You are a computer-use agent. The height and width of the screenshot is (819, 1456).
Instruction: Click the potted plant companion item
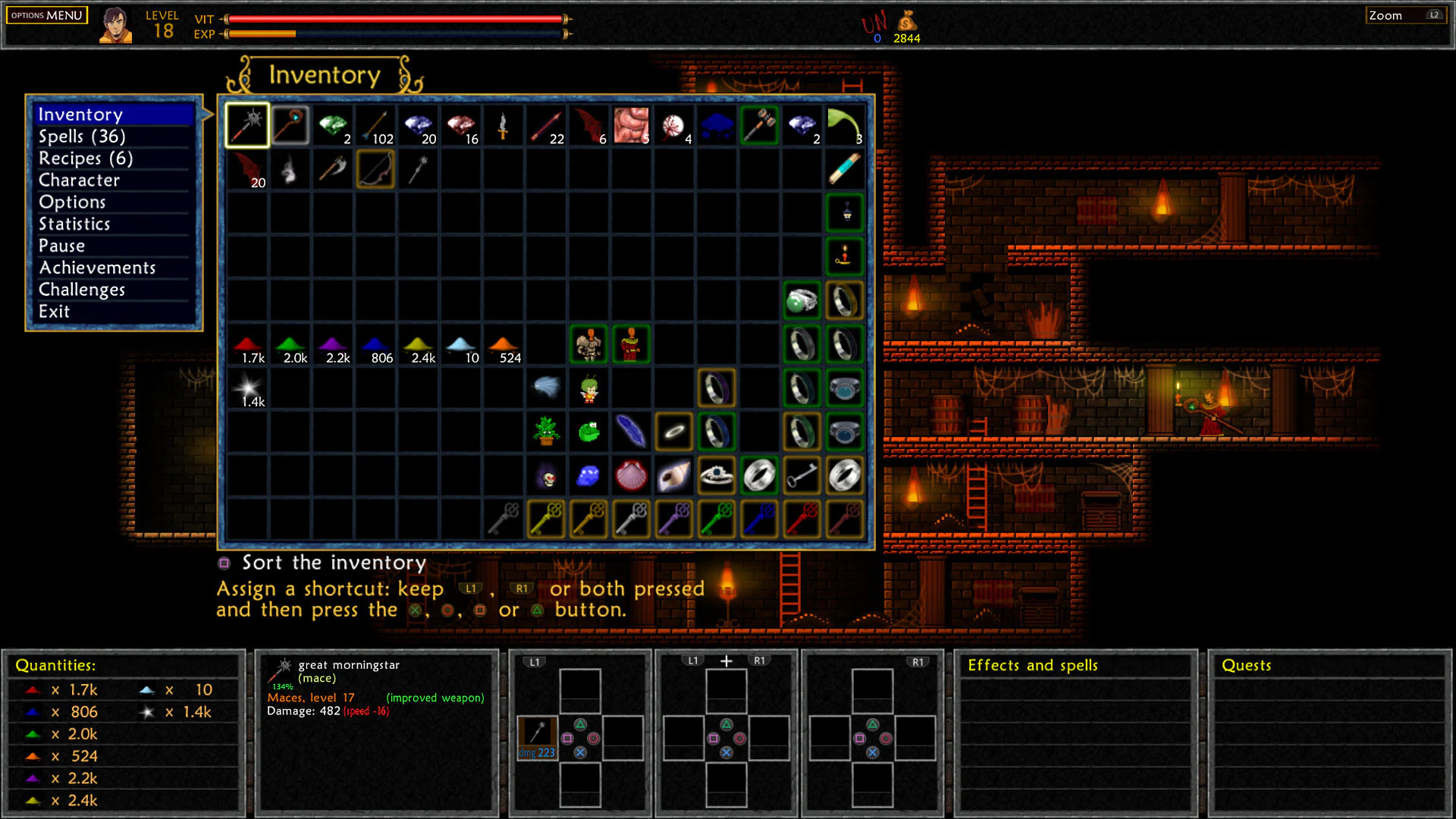point(545,431)
